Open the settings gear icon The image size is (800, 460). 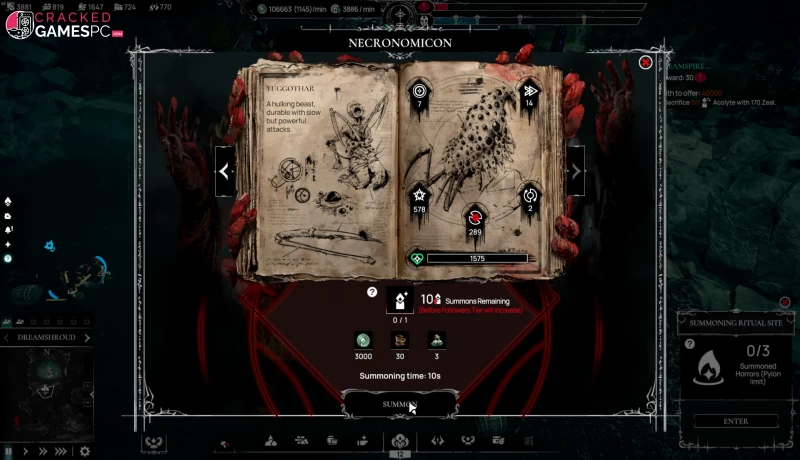84,451
